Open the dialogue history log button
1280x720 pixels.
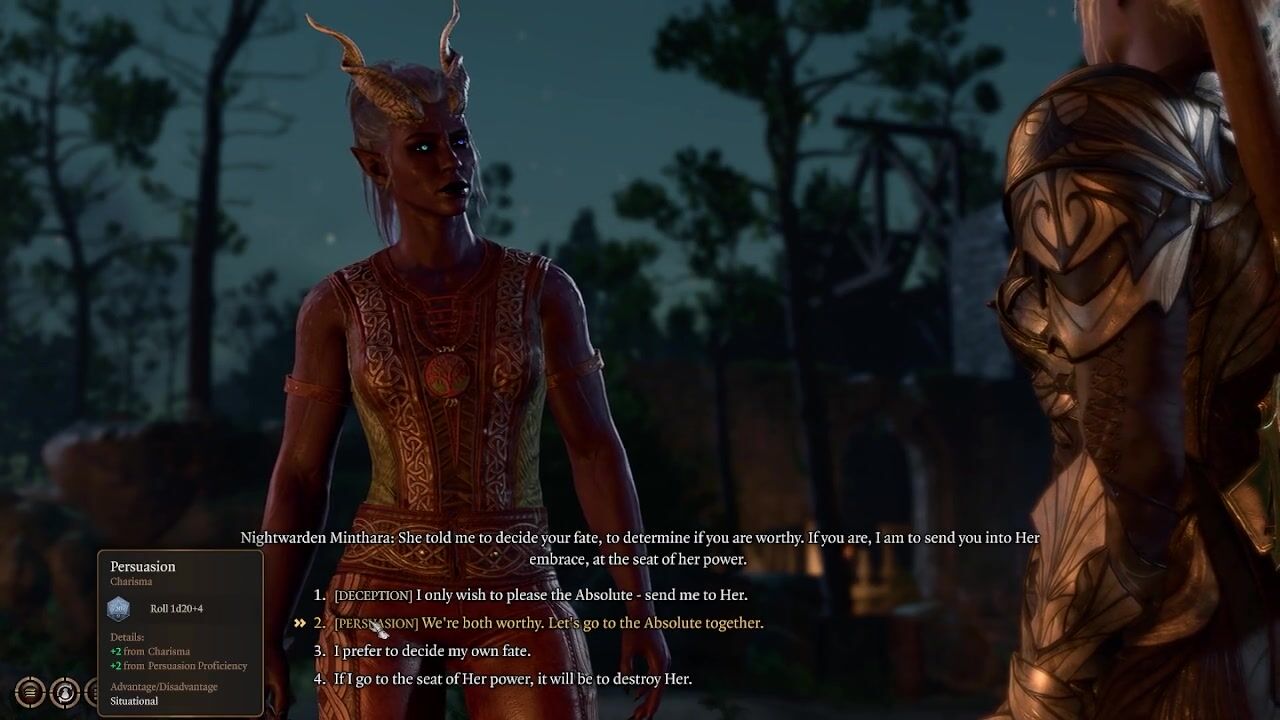[x=30, y=692]
